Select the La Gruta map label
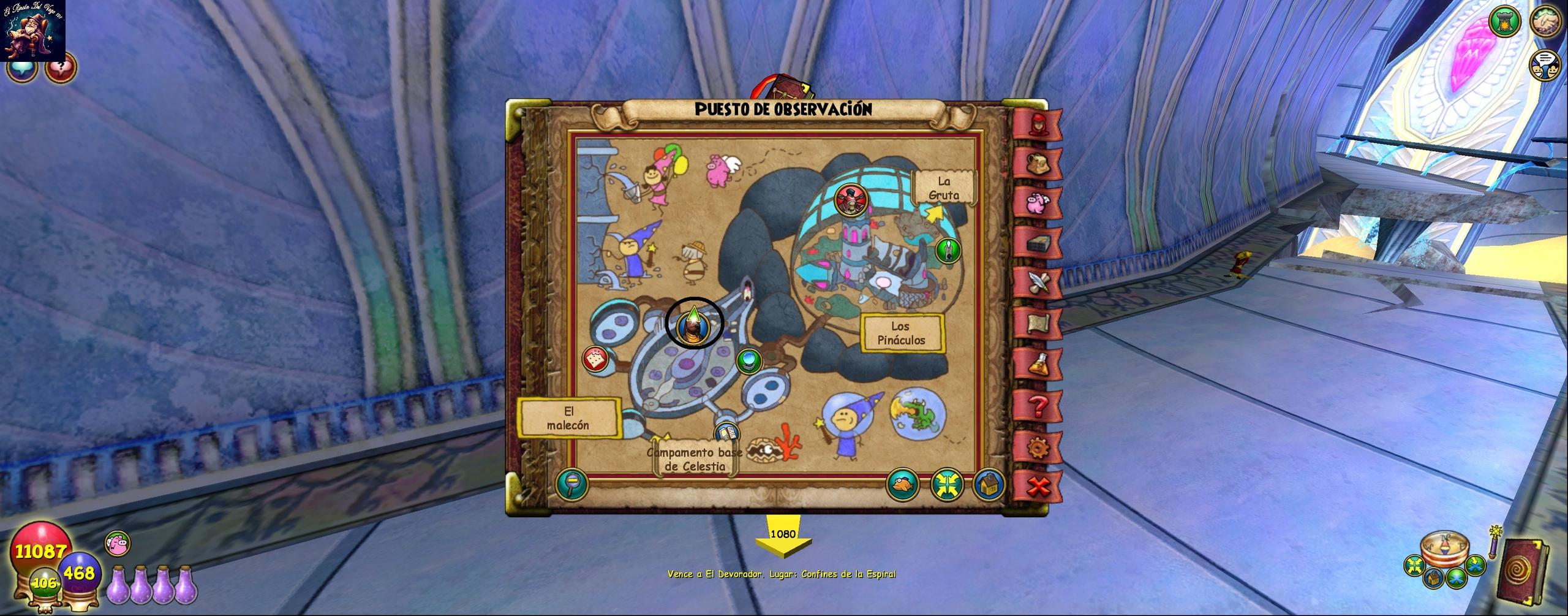 pos(943,188)
